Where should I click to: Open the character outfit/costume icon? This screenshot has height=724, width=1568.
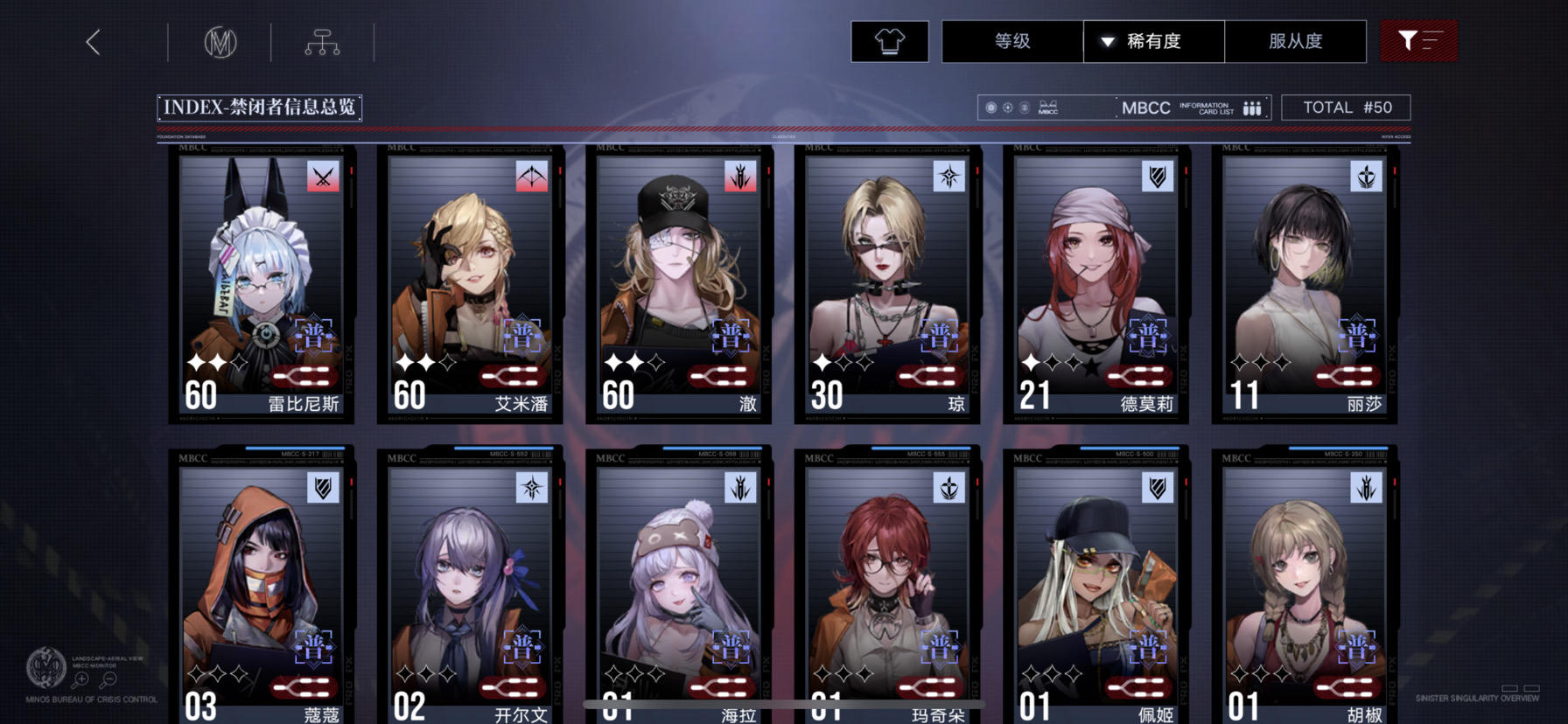coord(889,40)
